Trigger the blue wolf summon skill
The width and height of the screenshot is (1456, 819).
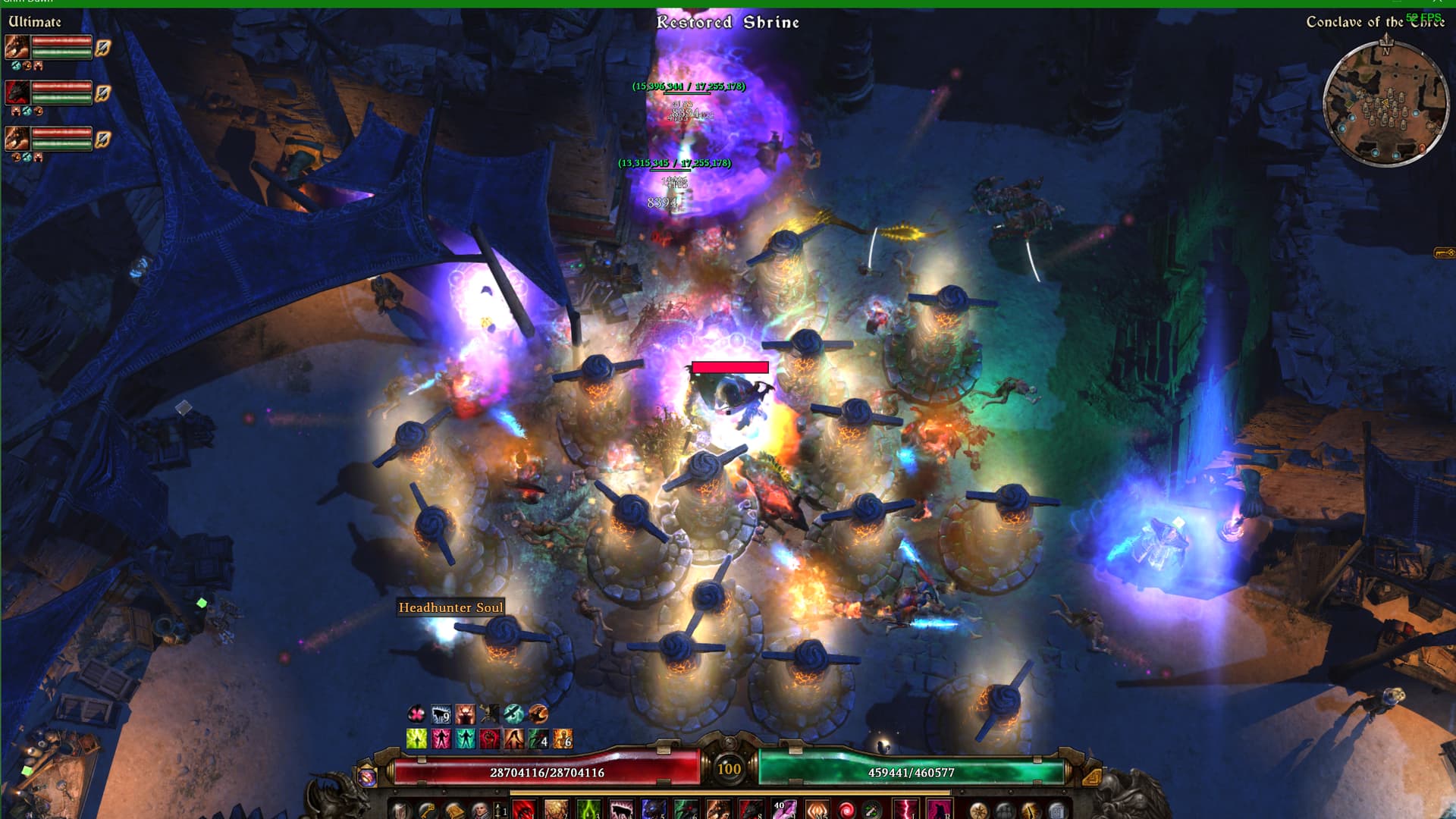[653, 810]
